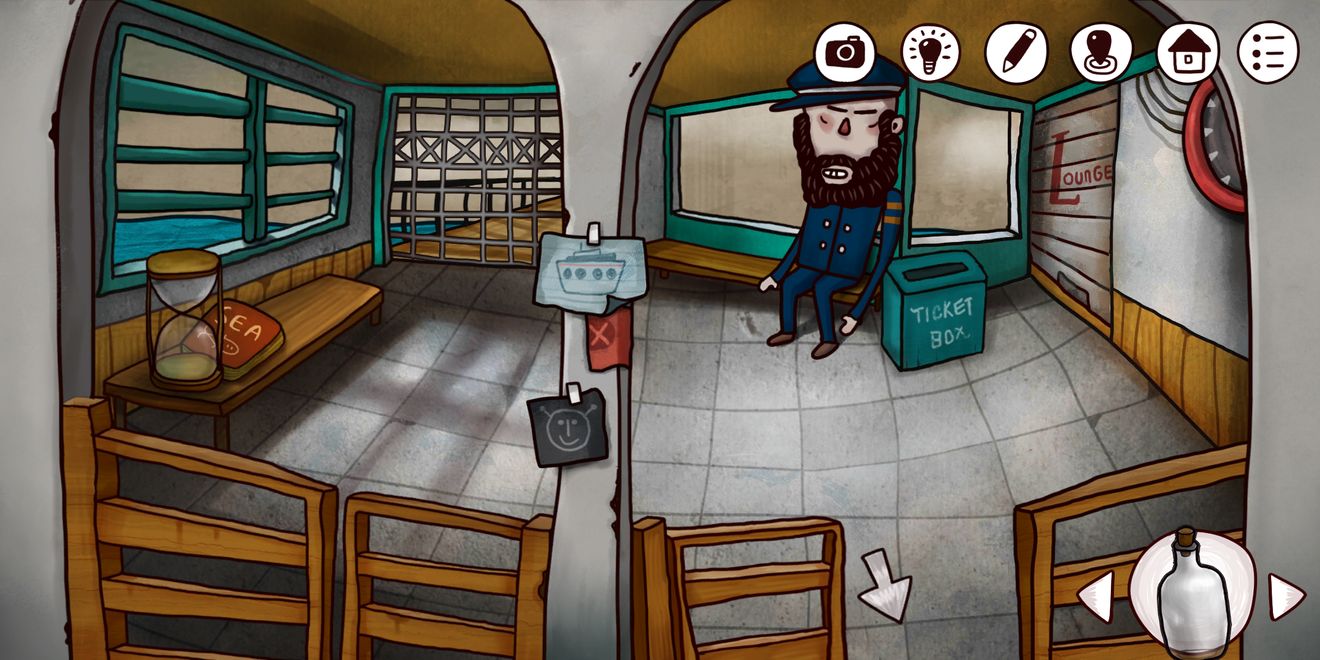
Task: Open the camera screenshot button
Action: [x=845, y=50]
